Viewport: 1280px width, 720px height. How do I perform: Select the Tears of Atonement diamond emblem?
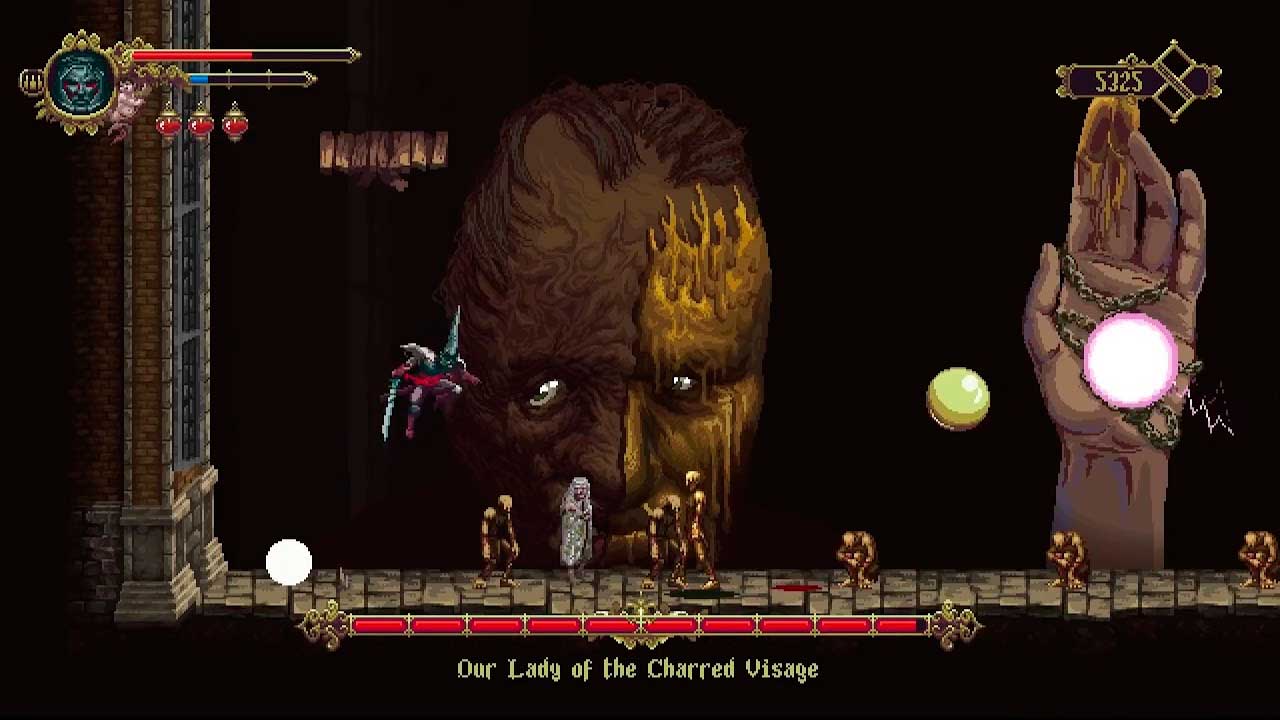(x=1174, y=81)
